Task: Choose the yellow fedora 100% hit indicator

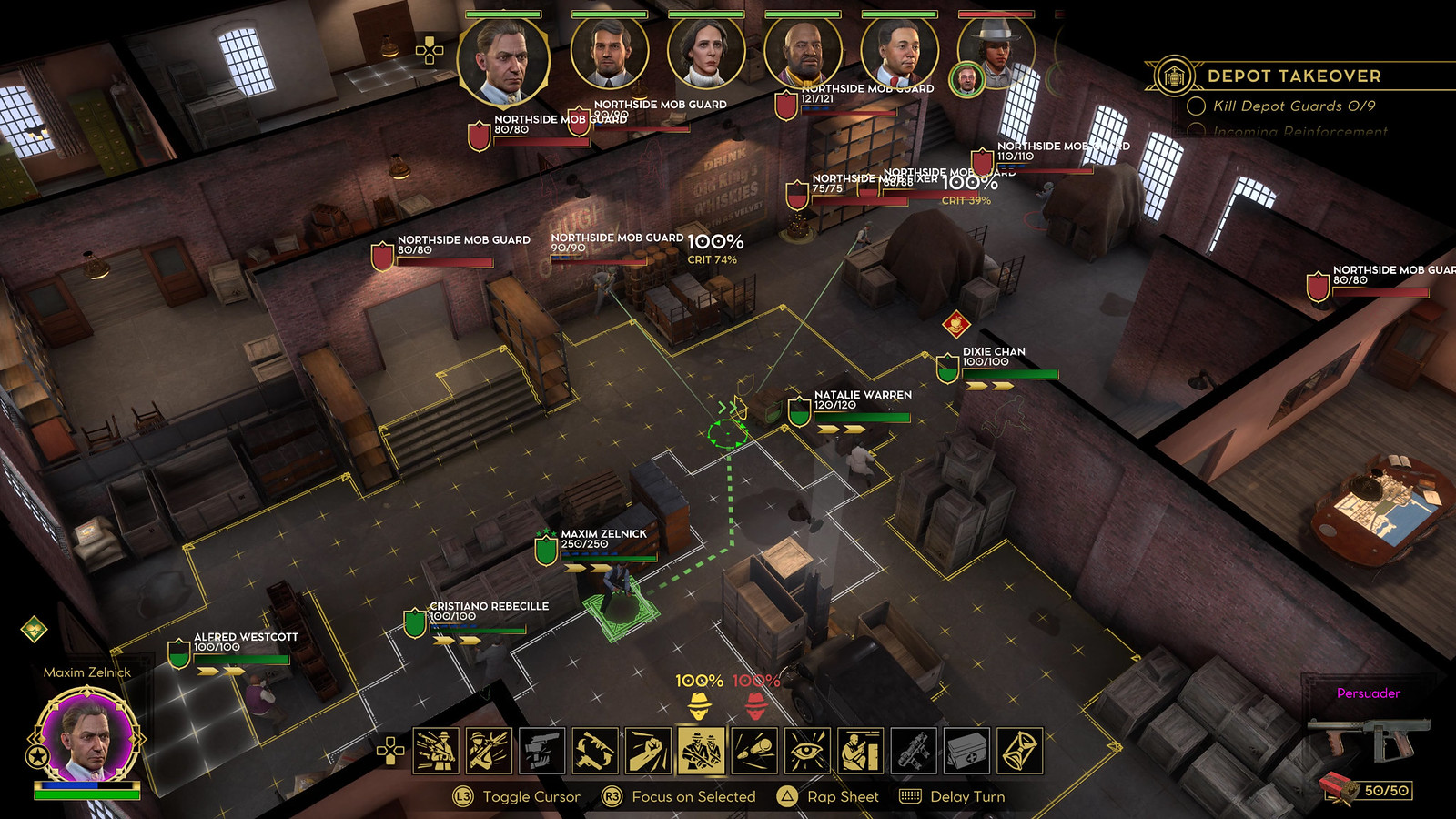Action: point(699,703)
